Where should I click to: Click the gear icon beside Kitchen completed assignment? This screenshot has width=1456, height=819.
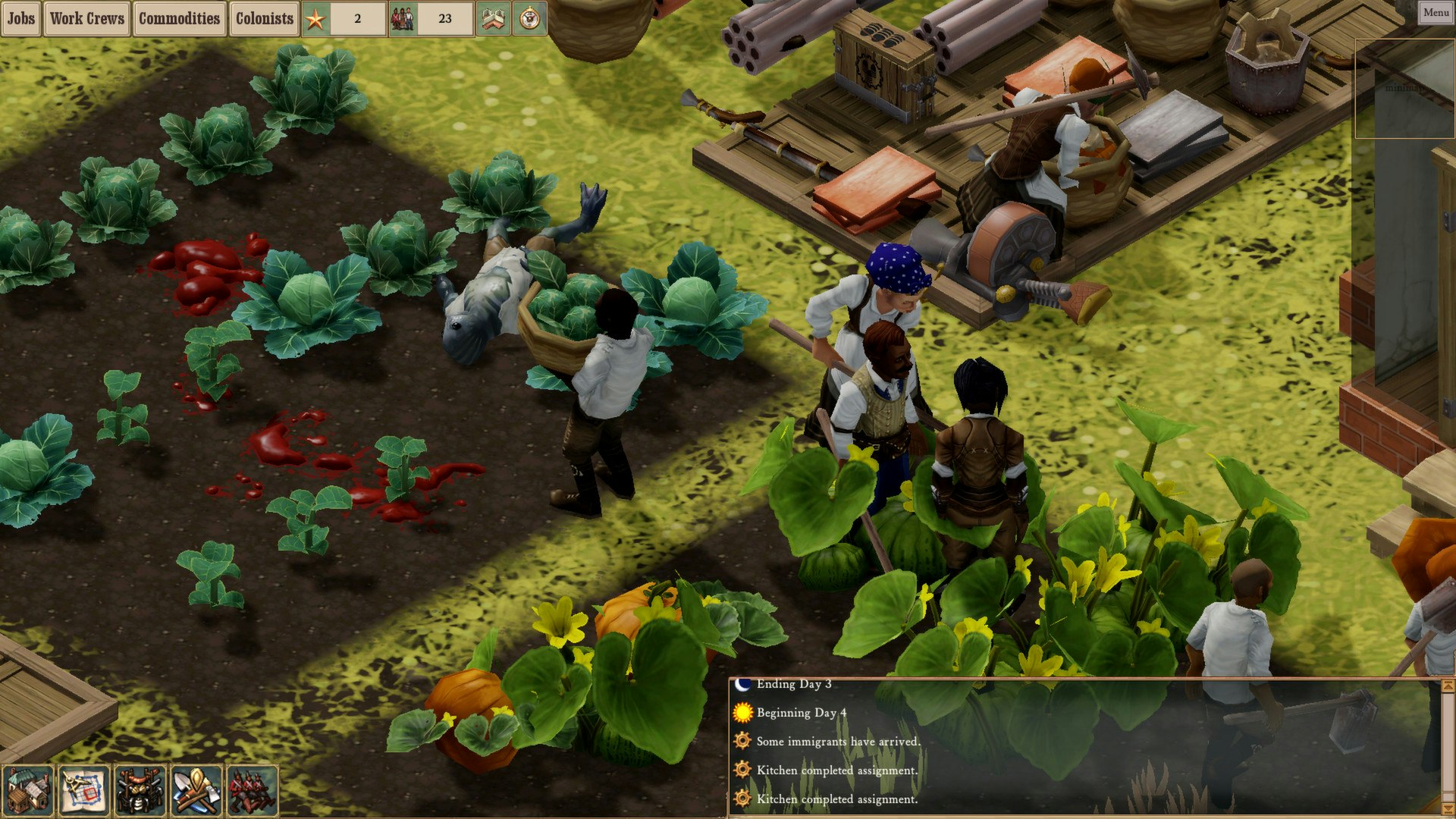pyautogui.click(x=742, y=770)
